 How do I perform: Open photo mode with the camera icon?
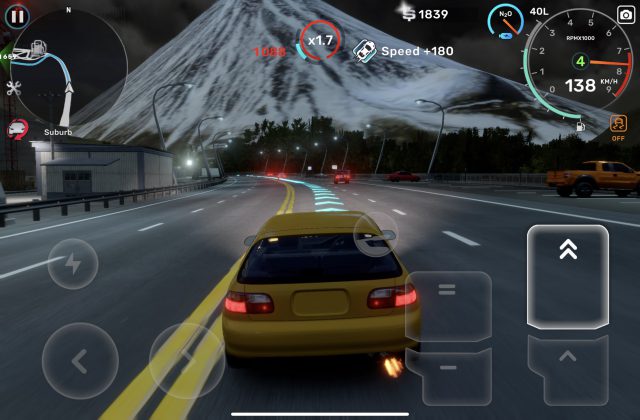(x=626, y=14)
